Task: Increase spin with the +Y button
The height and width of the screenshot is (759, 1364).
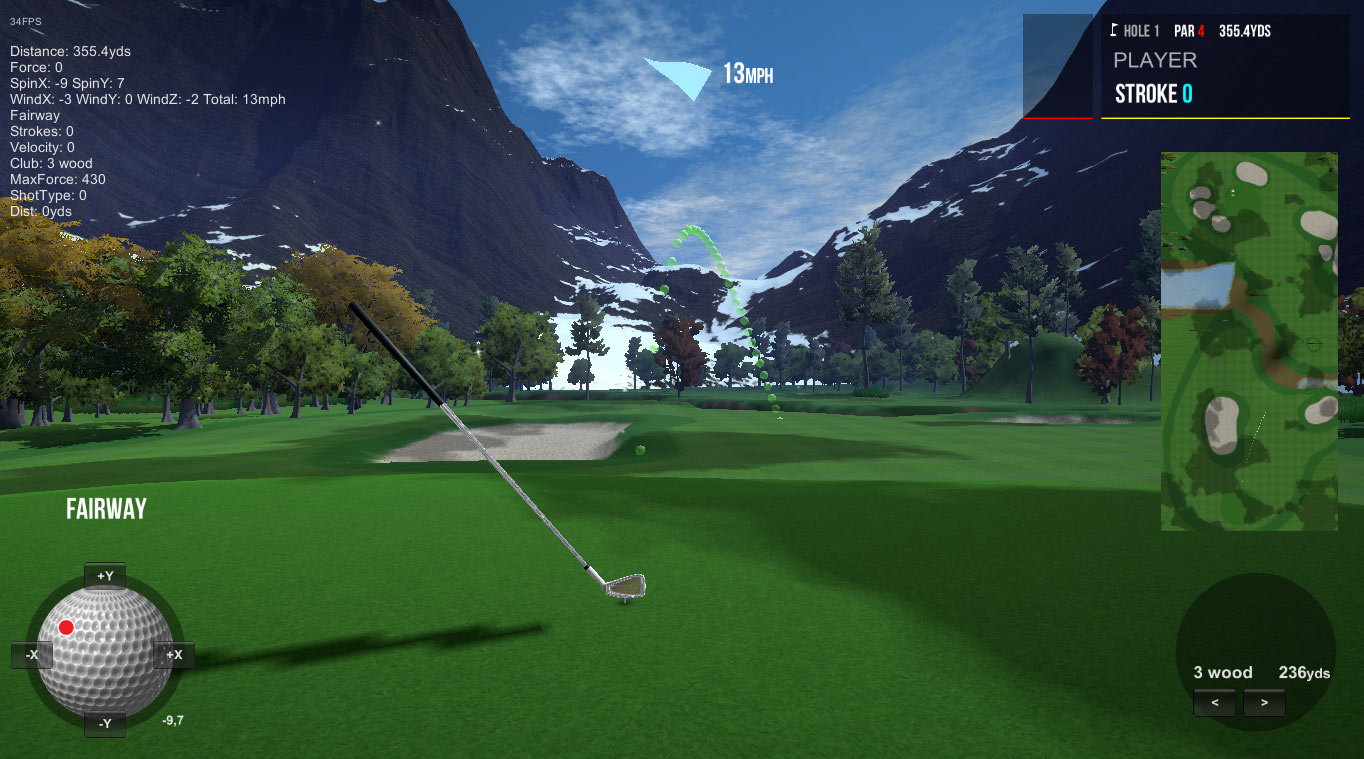Action: (x=105, y=576)
